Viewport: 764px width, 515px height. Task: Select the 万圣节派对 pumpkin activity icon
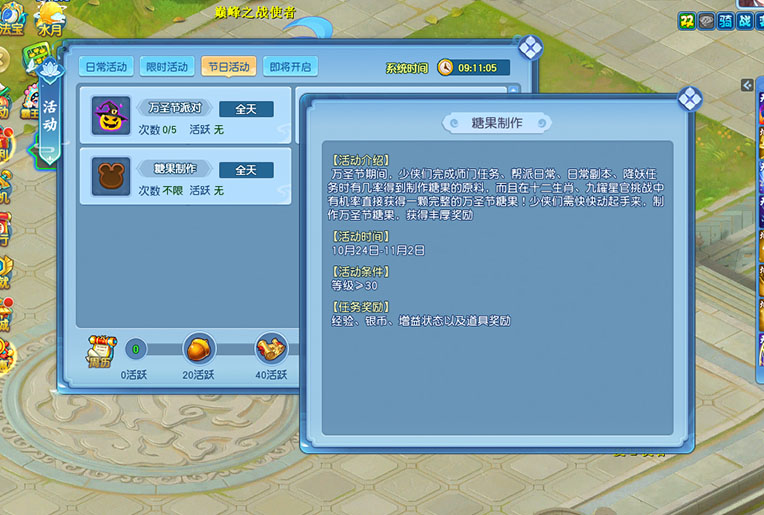tap(109, 116)
